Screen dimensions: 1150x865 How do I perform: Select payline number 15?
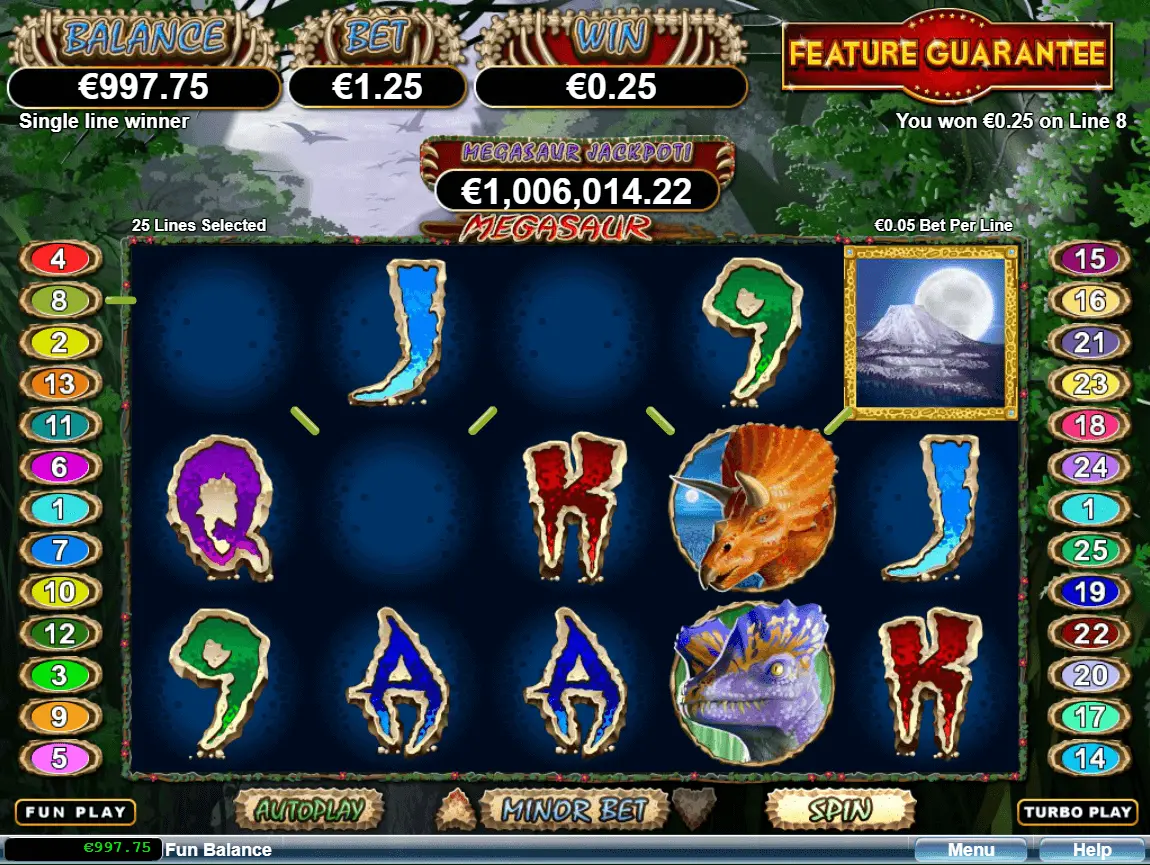tap(1089, 260)
